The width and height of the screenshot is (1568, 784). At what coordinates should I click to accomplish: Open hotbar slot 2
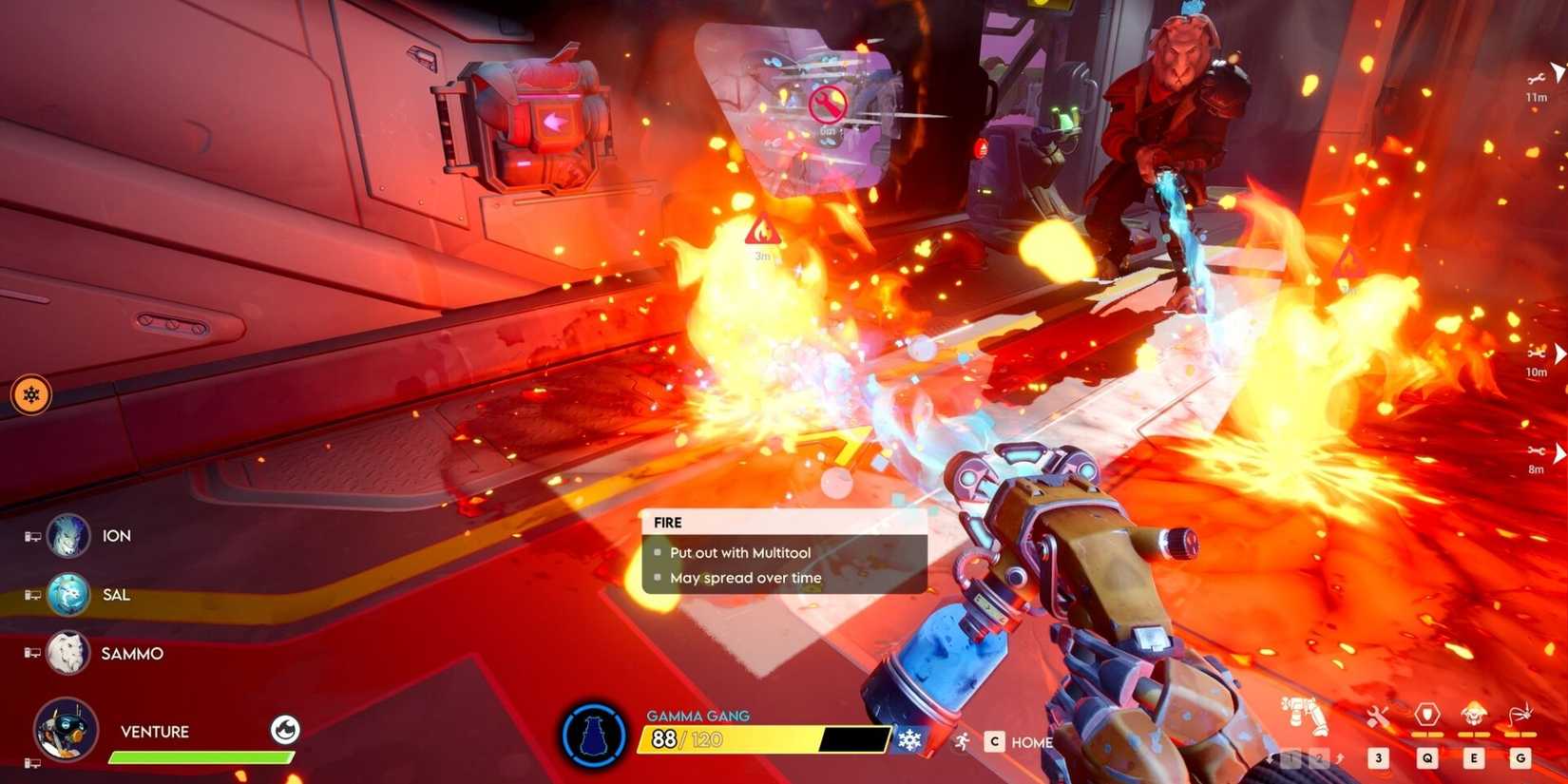(x=1319, y=757)
